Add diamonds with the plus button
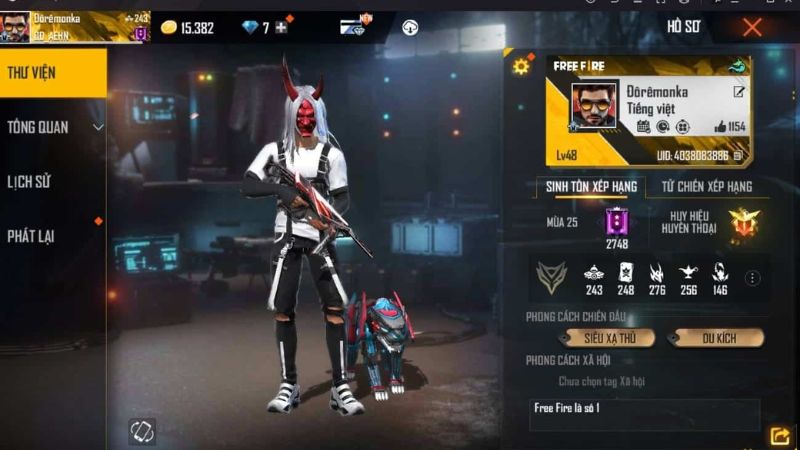 point(281,28)
